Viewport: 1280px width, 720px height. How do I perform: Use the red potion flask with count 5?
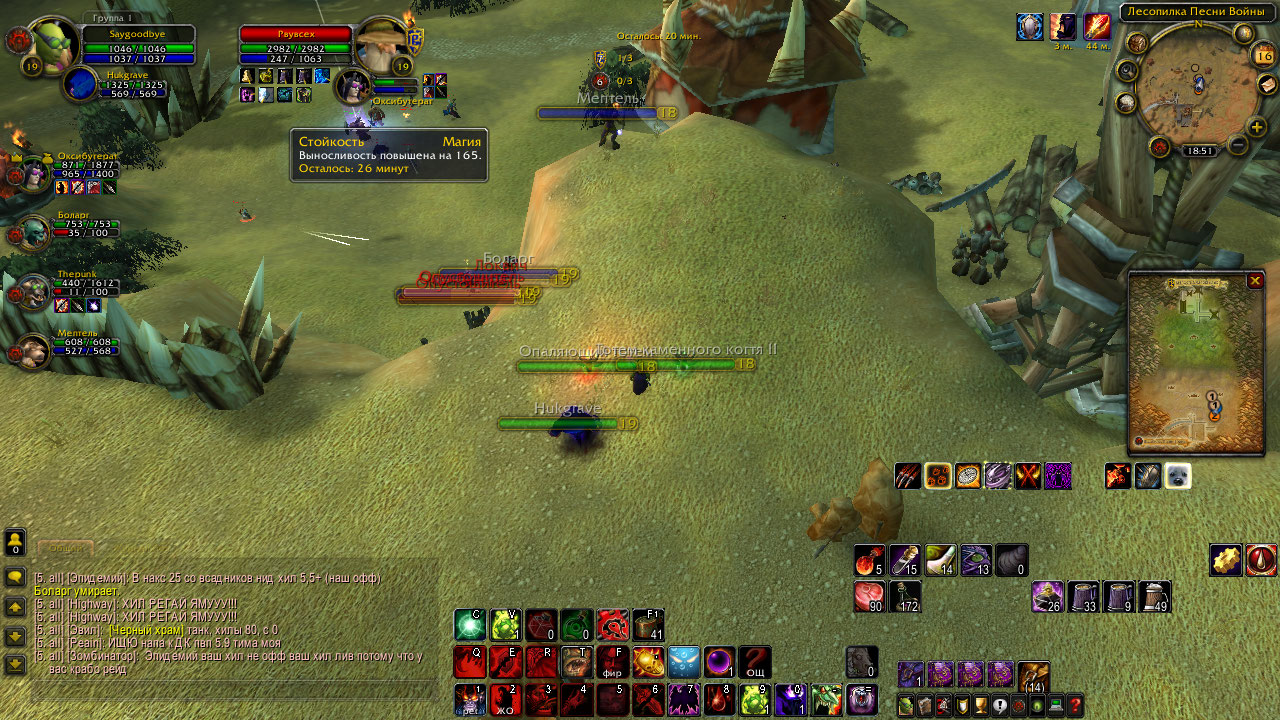(870, 561)
